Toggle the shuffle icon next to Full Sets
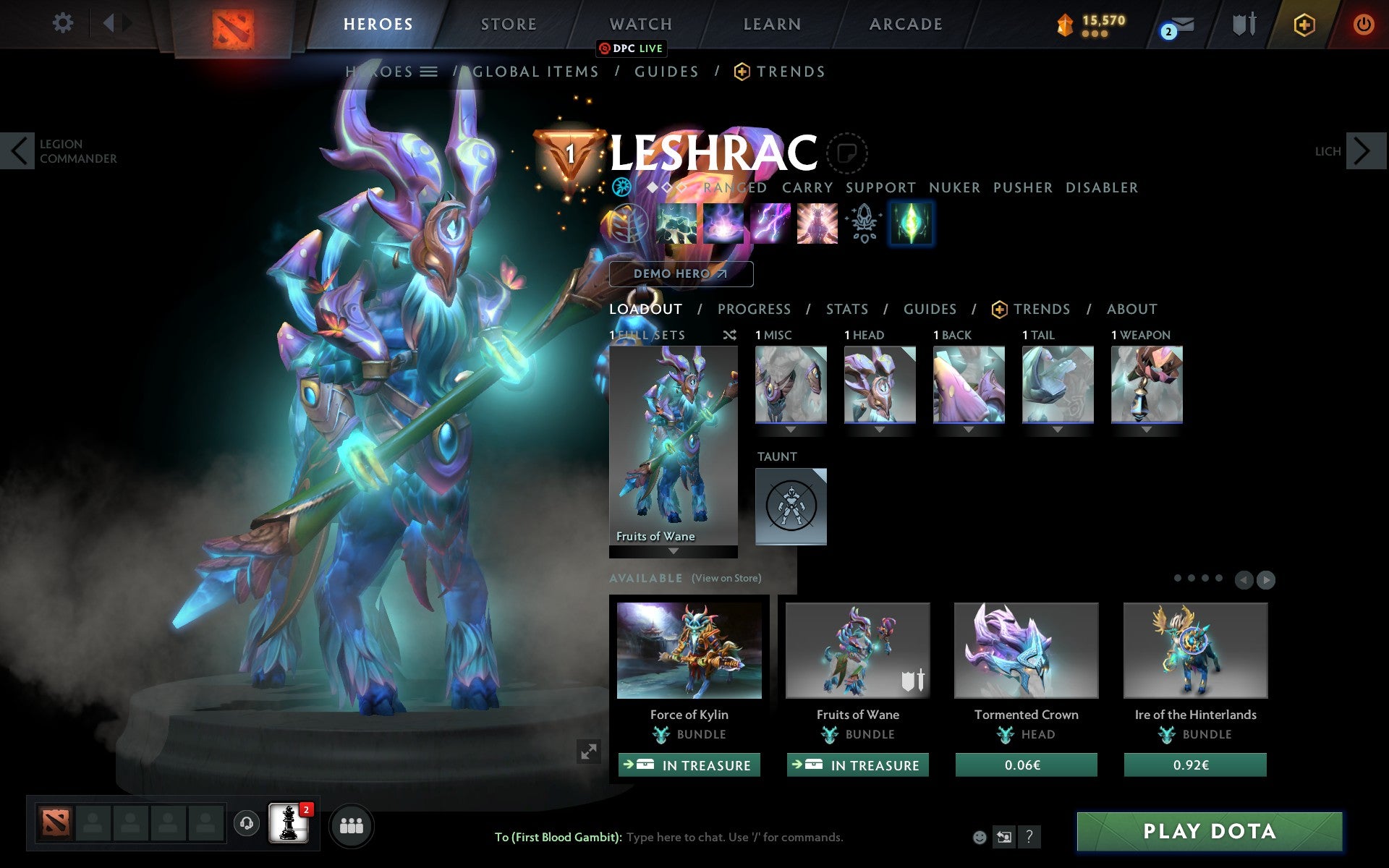Viewport: 1389px width, 868px height. point(729,335)
